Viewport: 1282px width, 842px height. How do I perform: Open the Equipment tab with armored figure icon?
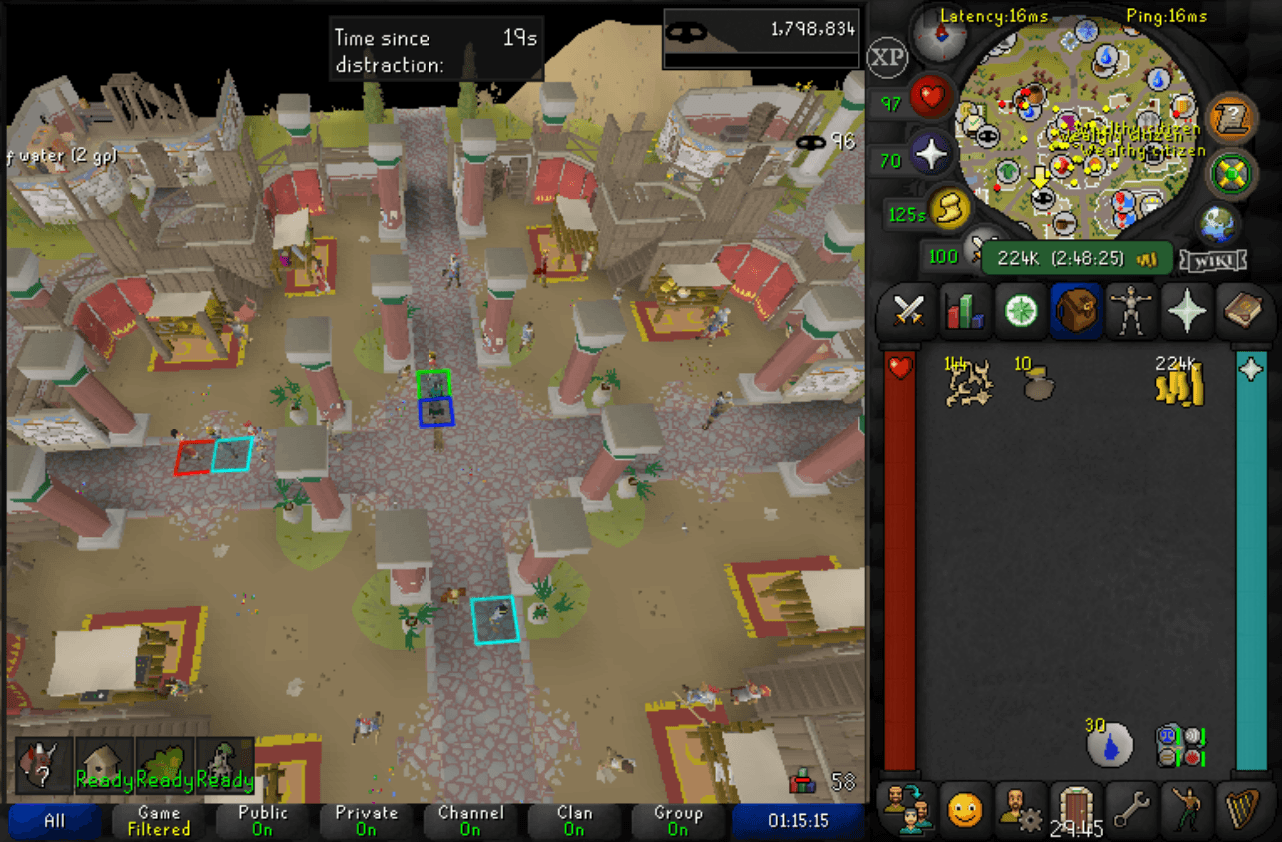1131,310
